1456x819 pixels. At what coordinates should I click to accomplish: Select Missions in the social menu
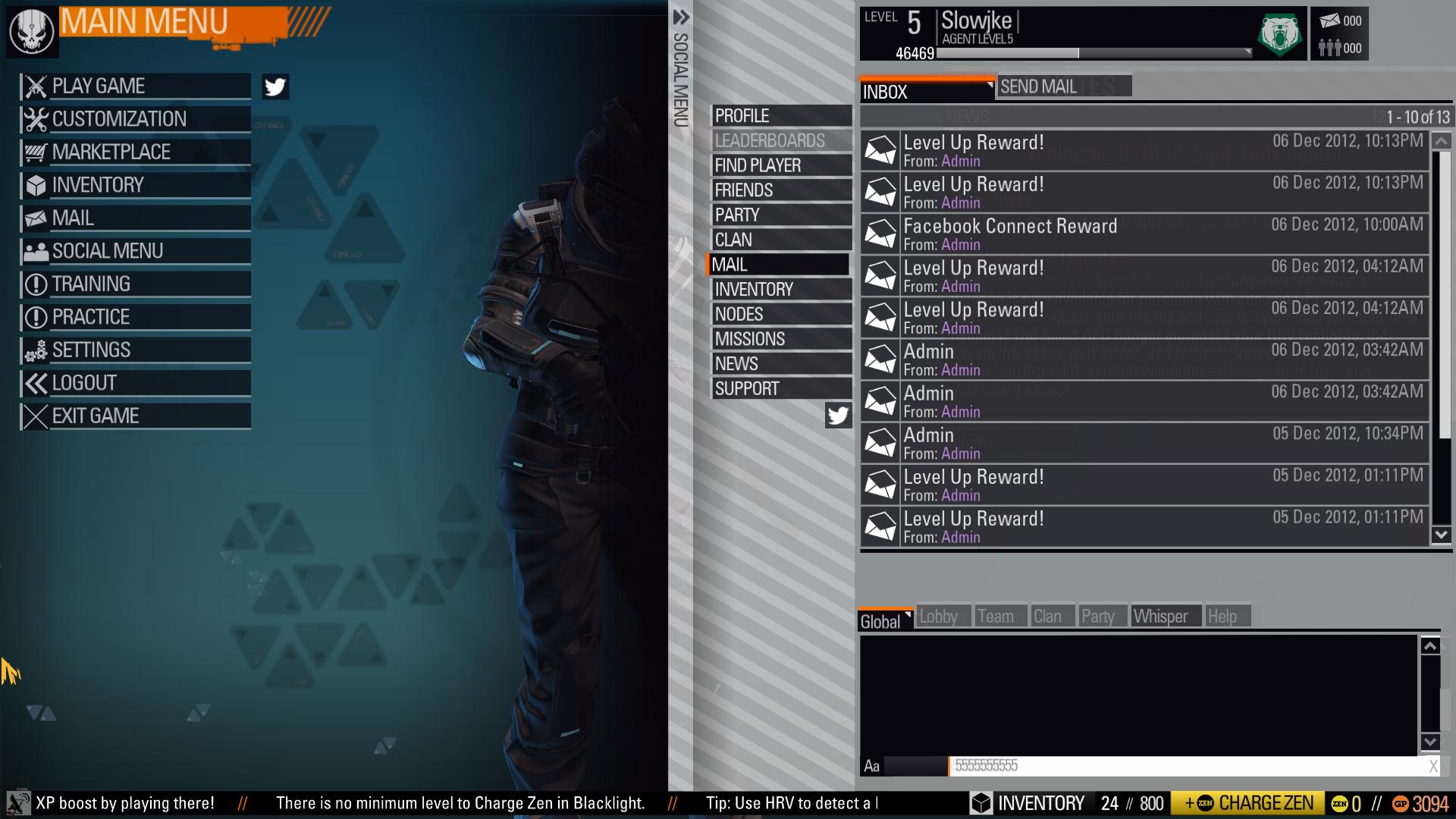pos(781,339)
